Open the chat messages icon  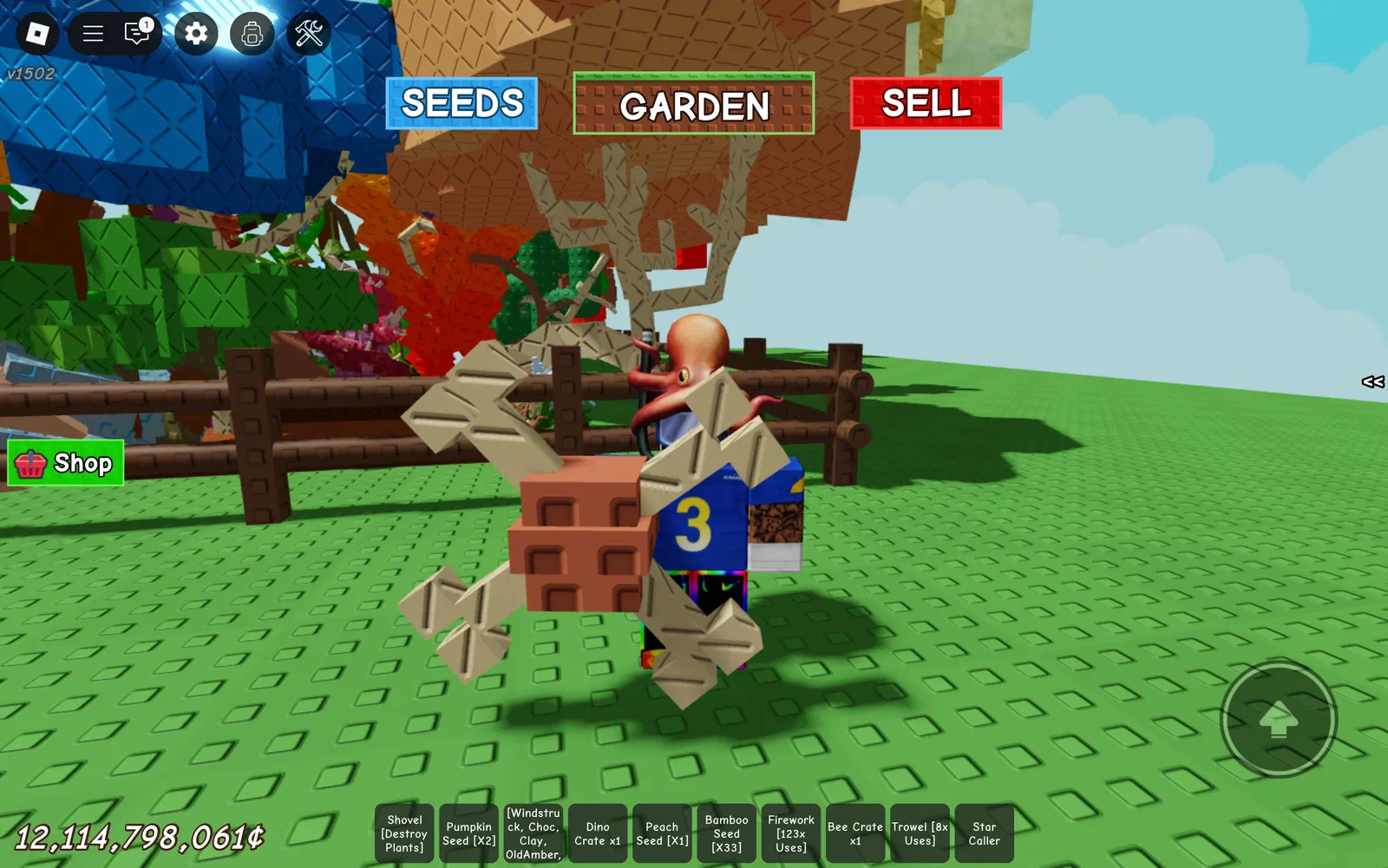pos(137,34)
